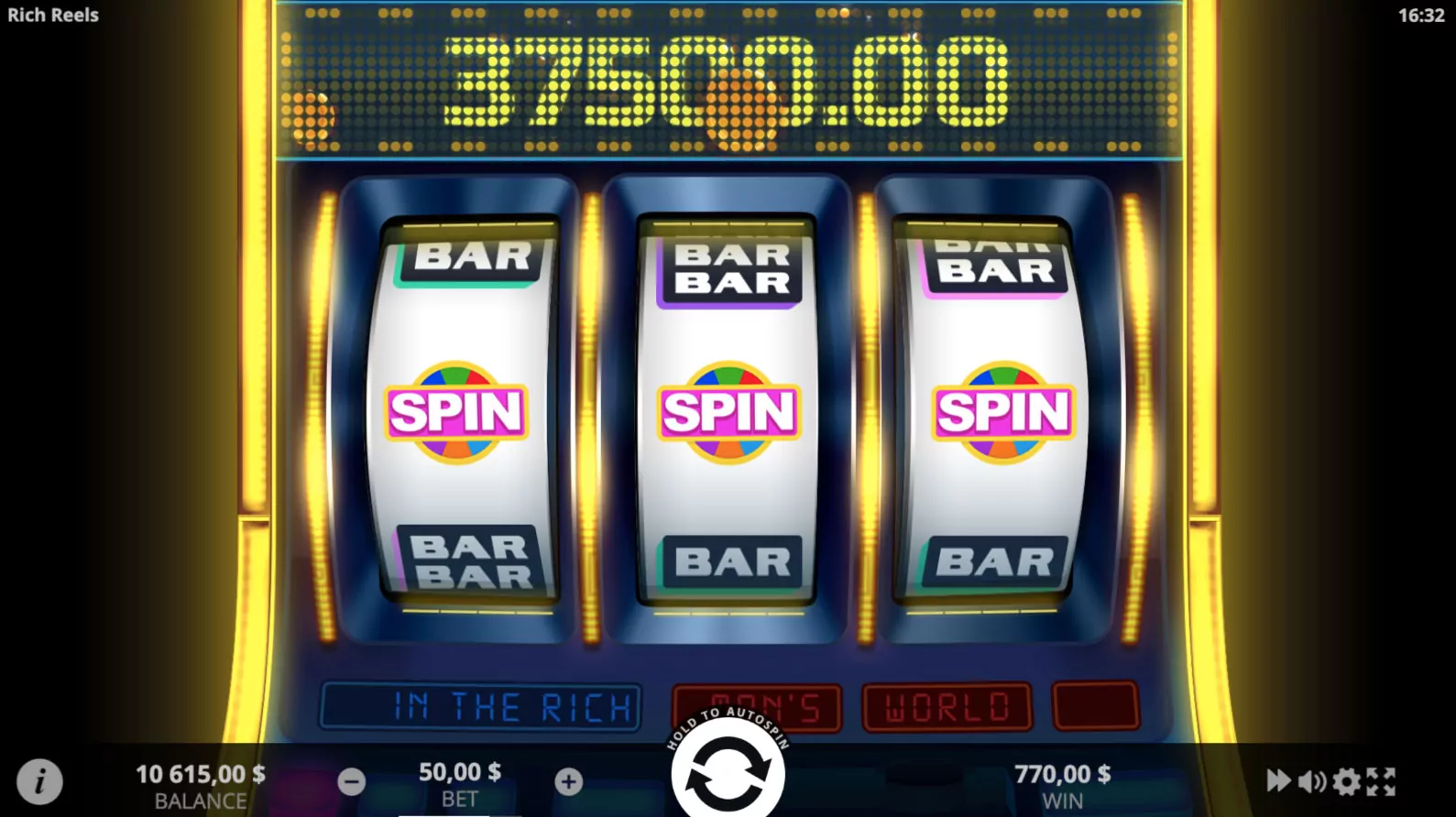Click the red WORLD display panel

tap(946, 705)
